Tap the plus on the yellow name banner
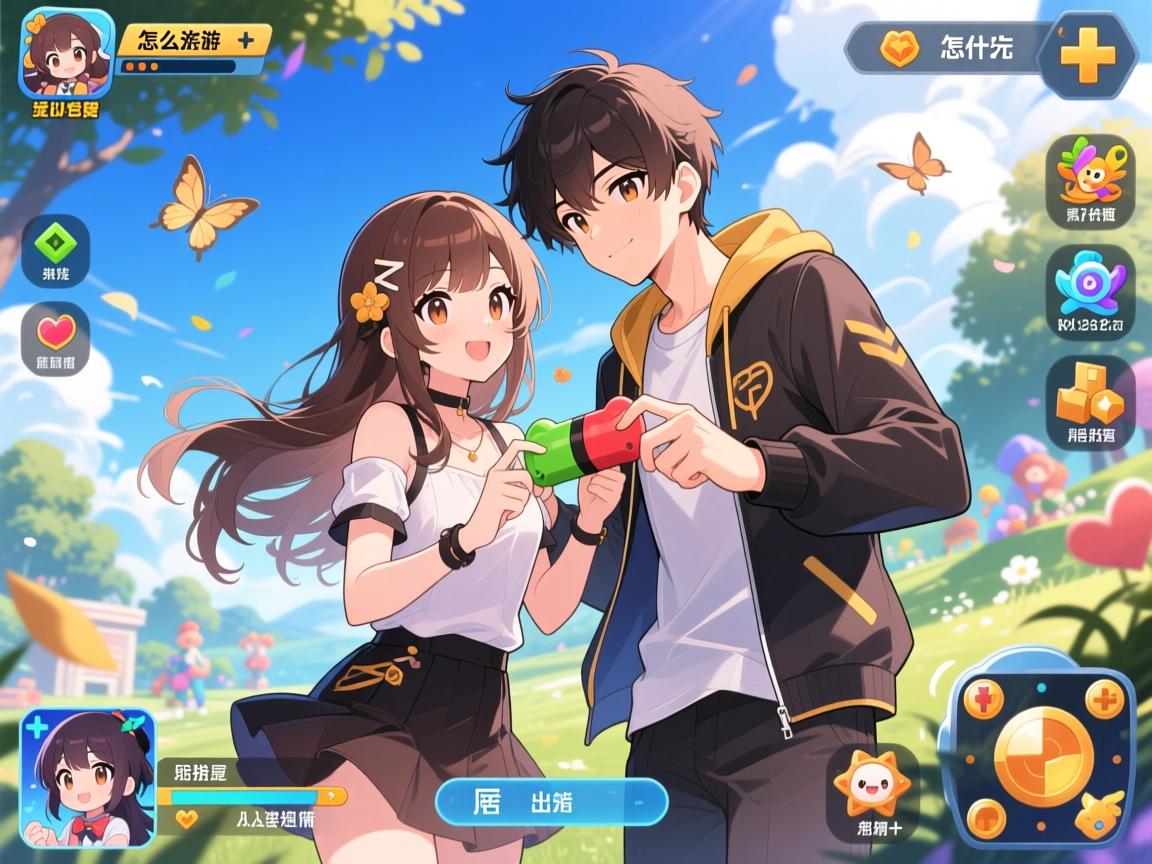 (244, 40)
